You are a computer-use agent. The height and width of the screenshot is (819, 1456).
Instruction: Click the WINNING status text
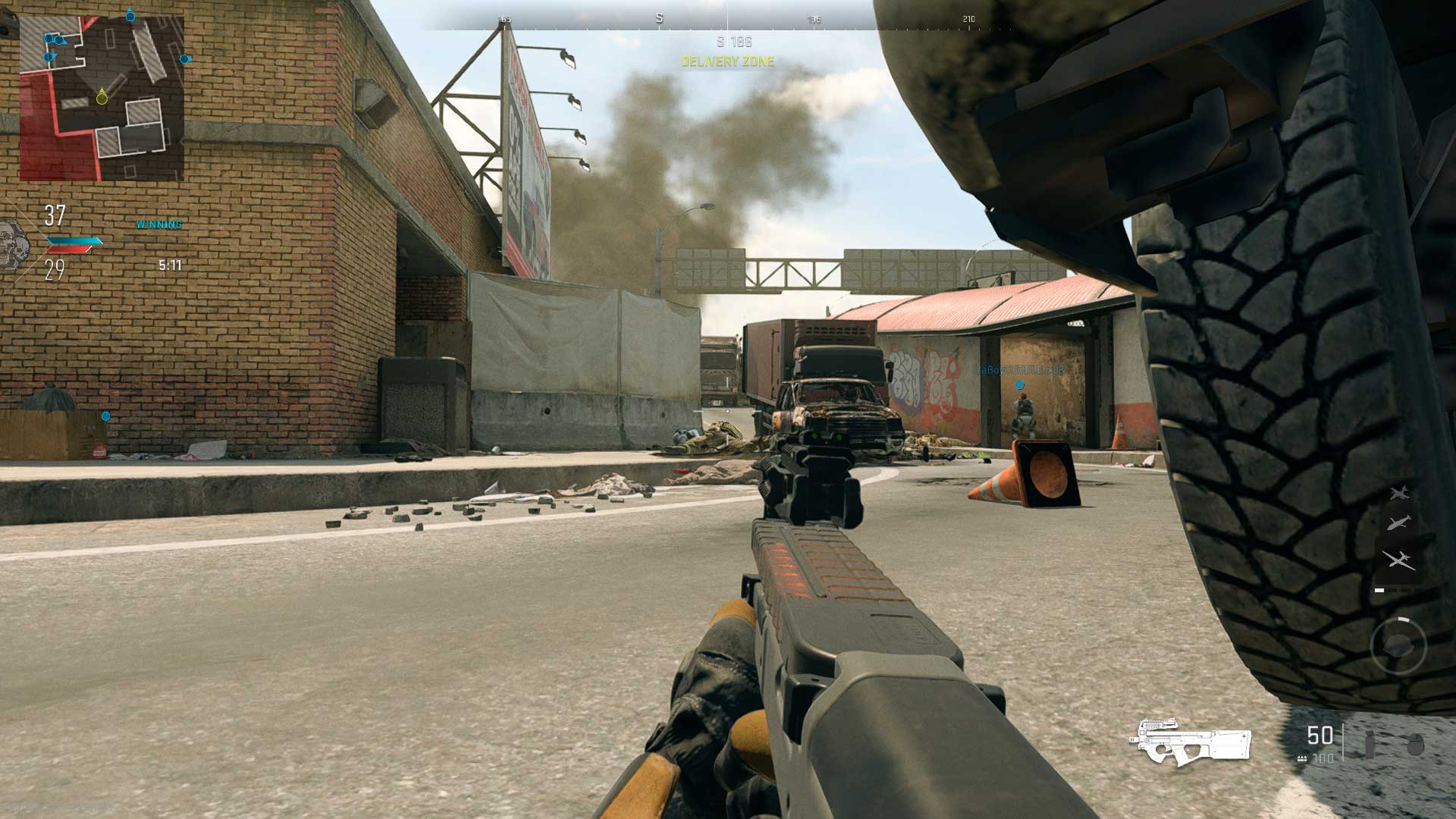(x=160, y=224)
